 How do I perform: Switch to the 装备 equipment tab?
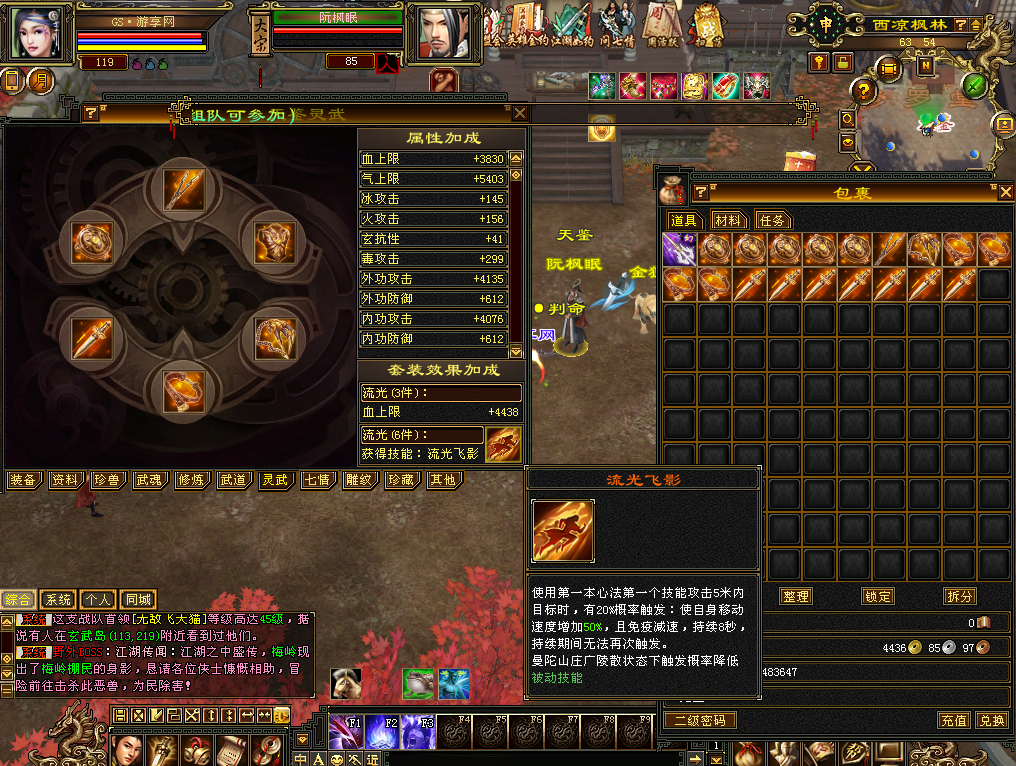click(x=23, y=480)
